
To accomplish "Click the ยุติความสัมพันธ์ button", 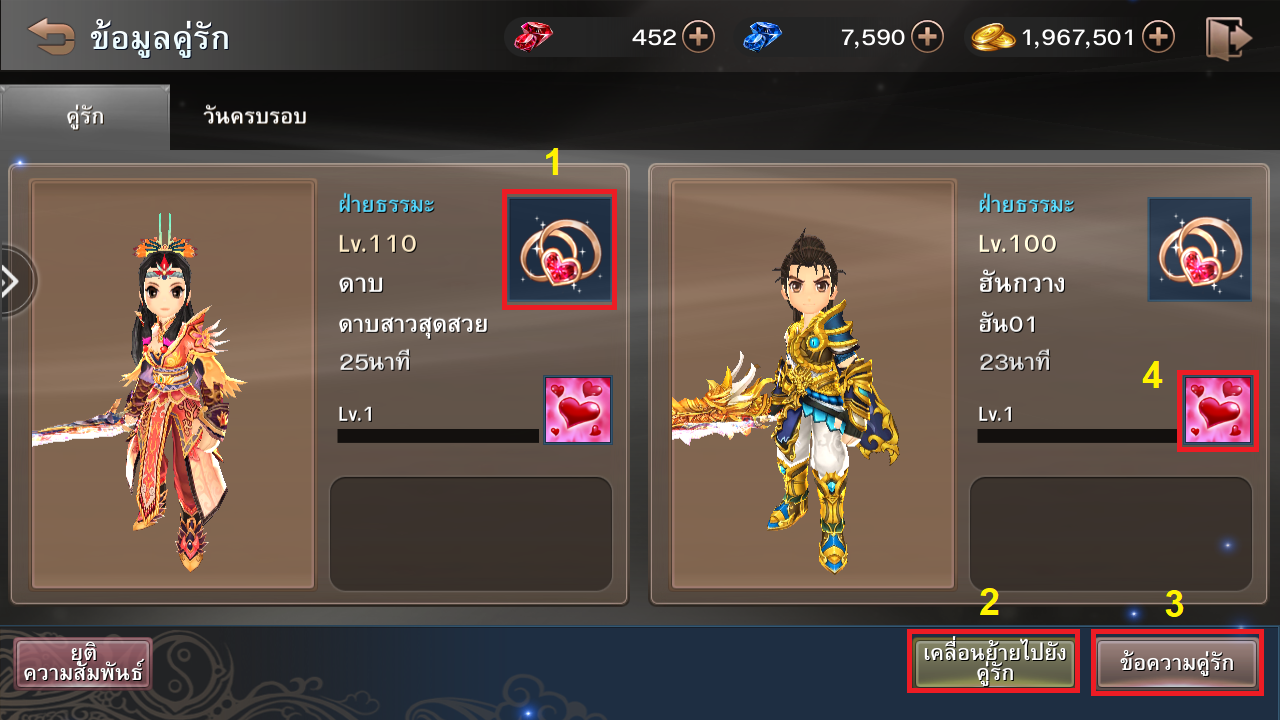I will (84, 663).
